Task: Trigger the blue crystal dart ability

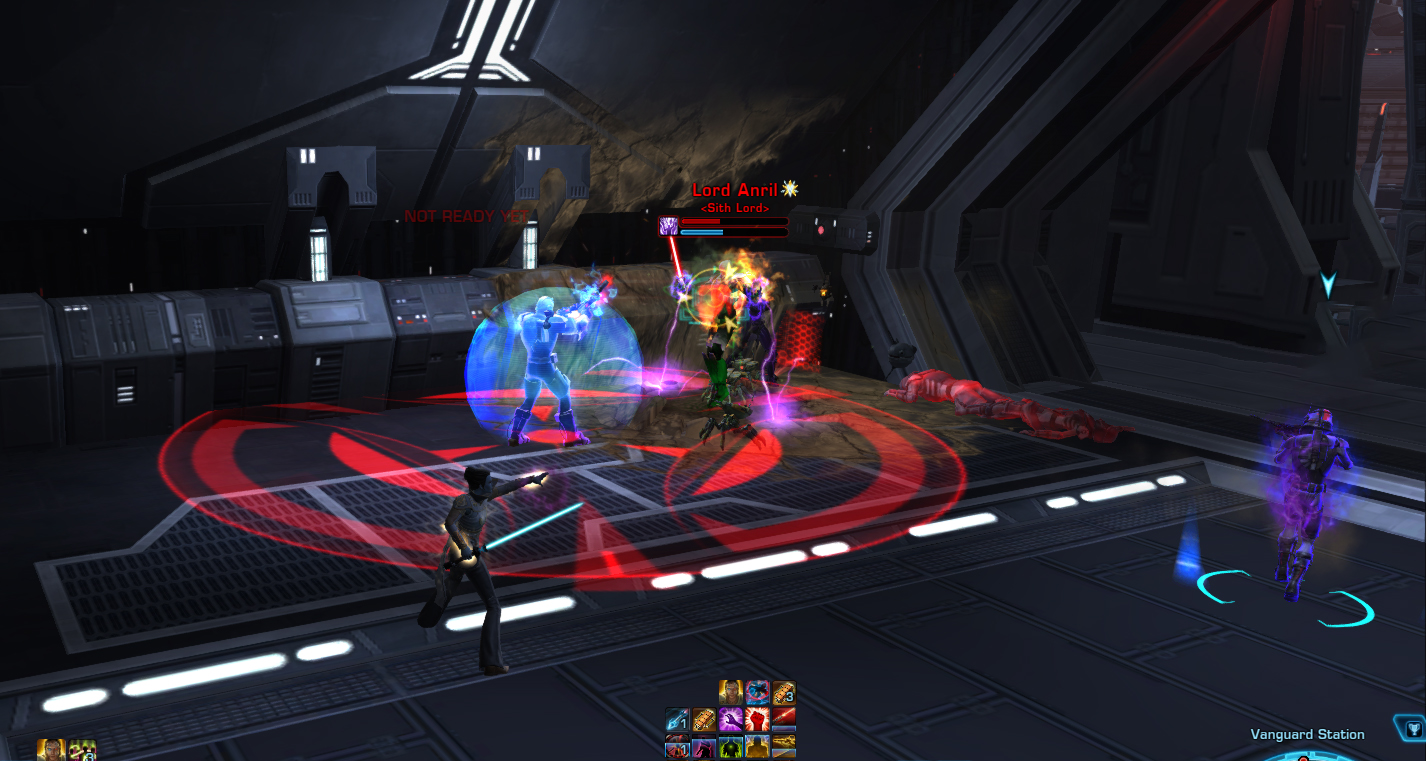Action: [x=678, y=719]
